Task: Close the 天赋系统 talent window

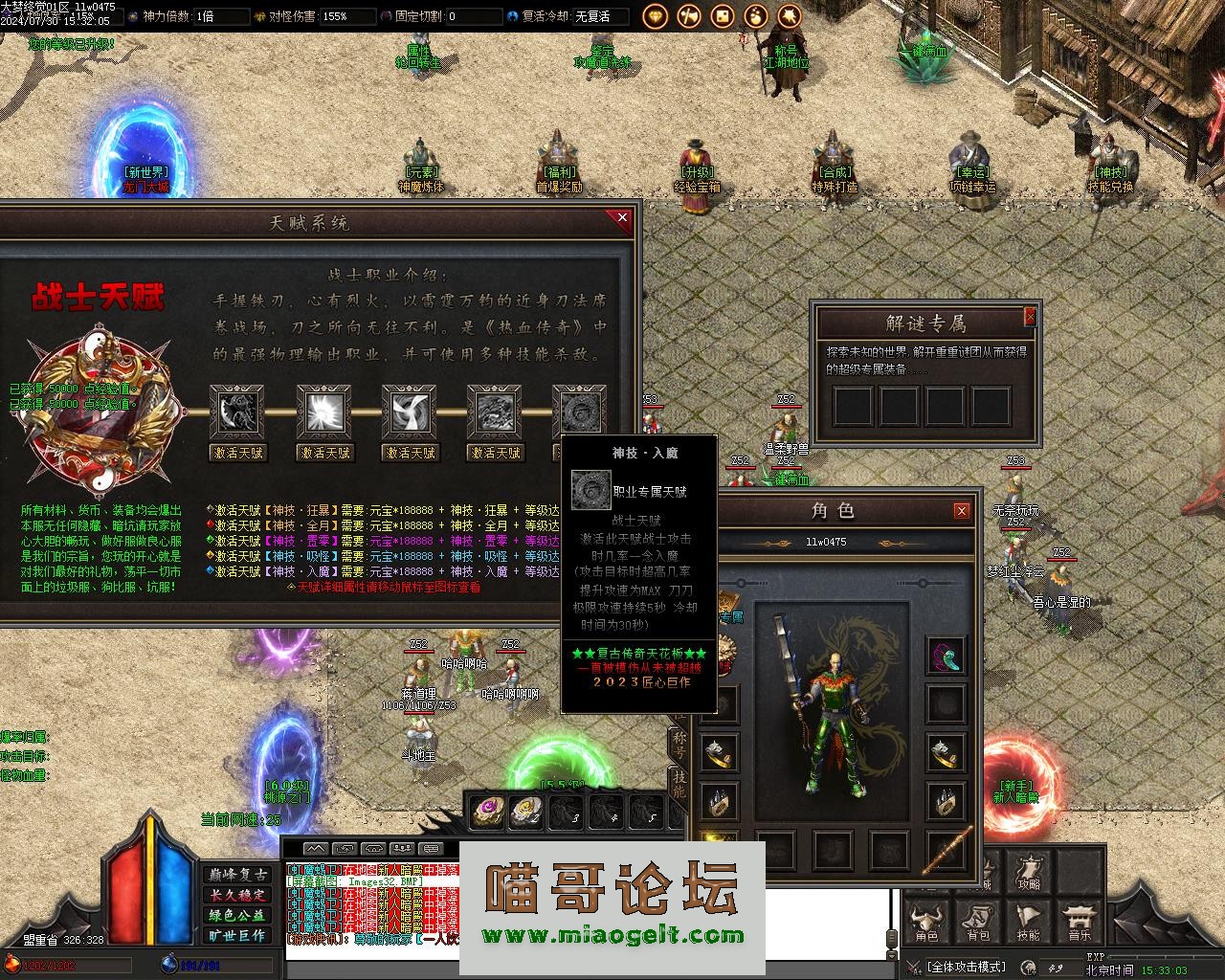Action: (x=623, y=218)
